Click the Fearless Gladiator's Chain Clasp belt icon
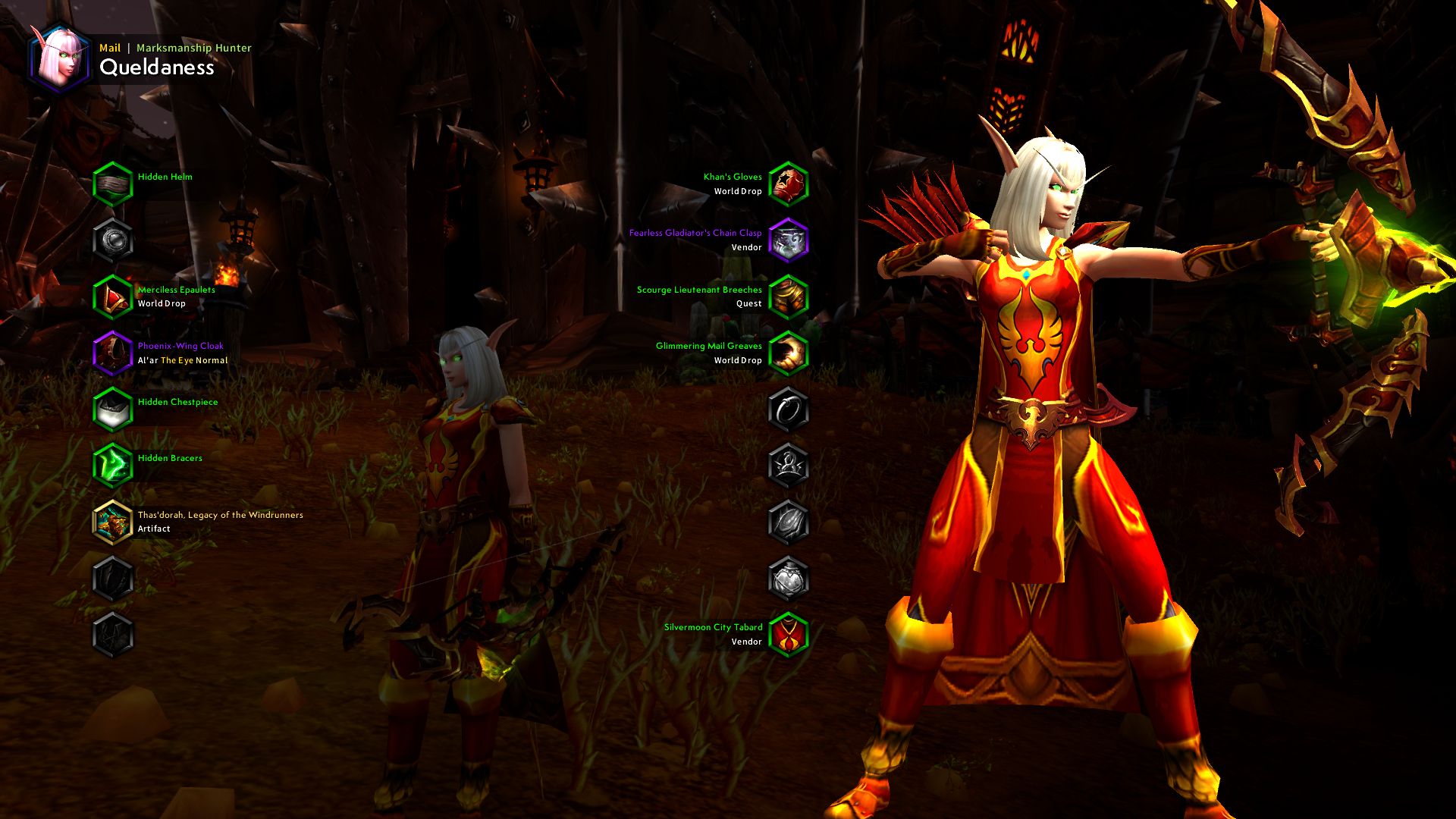Viewport: 1456px width, 819px height. (x=789, y=239)
